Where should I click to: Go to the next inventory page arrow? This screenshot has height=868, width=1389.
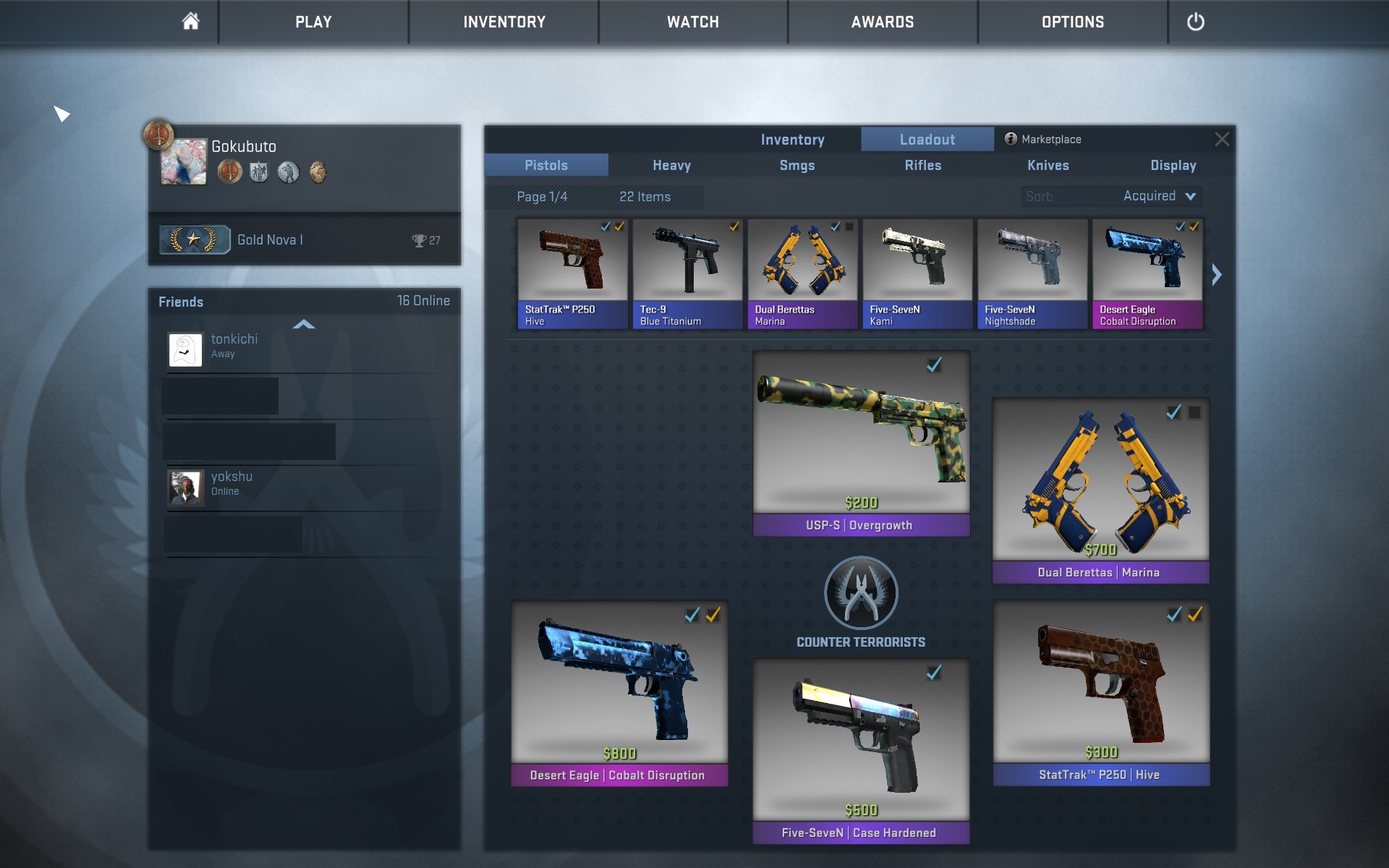[x=1217, y=275]
